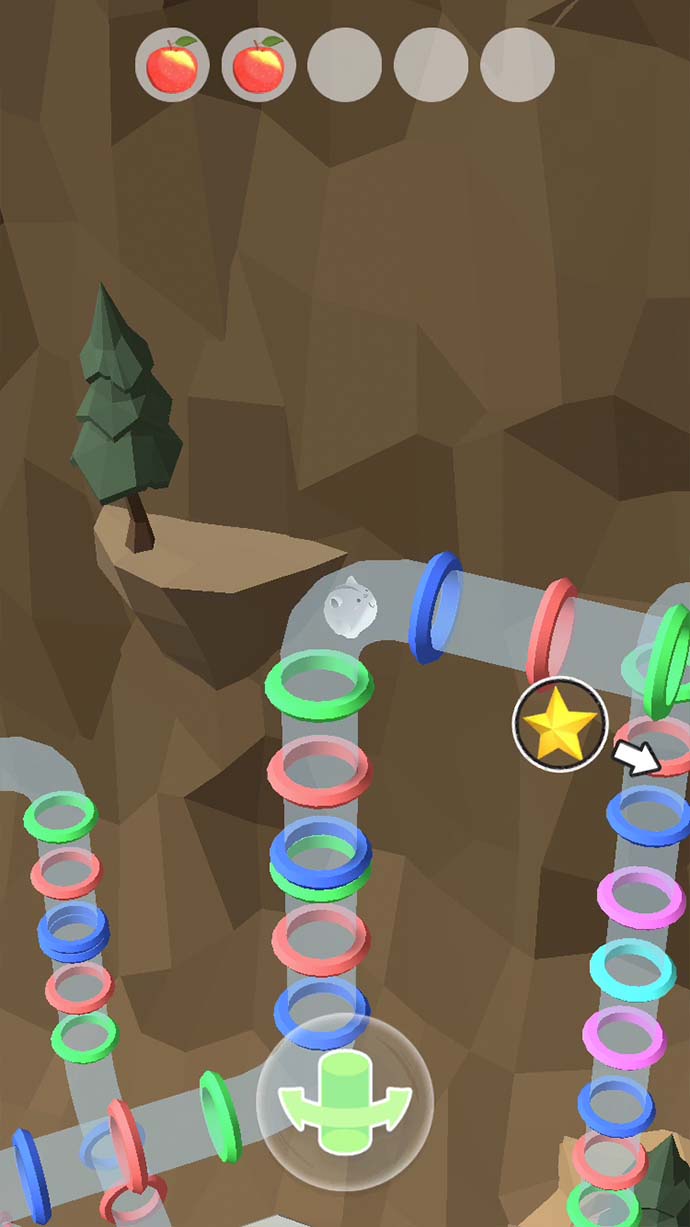The height and width of the screenshot is (1227, 690).
Task: Select the gold star objective marker
Action: click(x=560, y=726)
